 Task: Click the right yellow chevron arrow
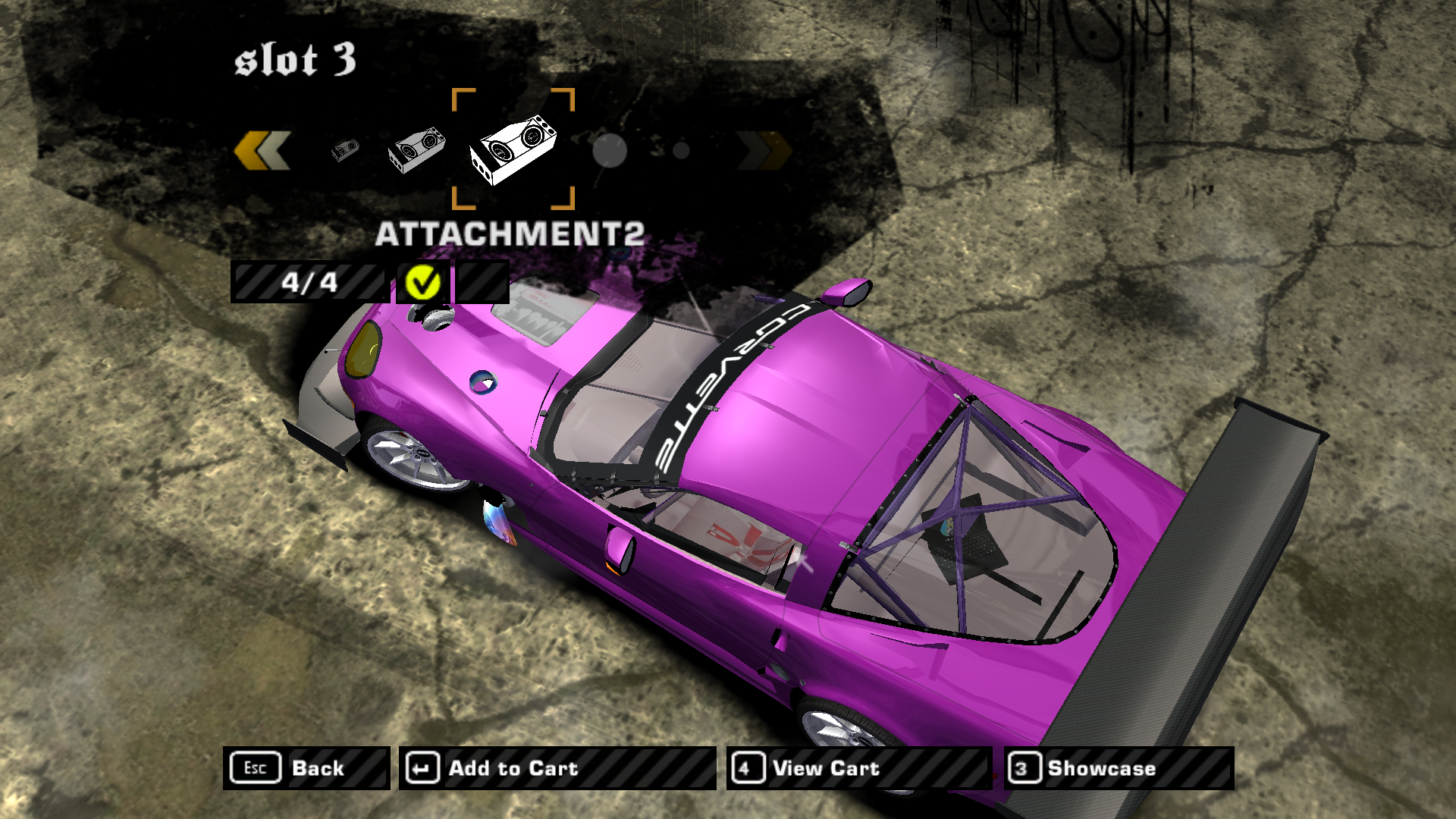(x=764, y=149)
